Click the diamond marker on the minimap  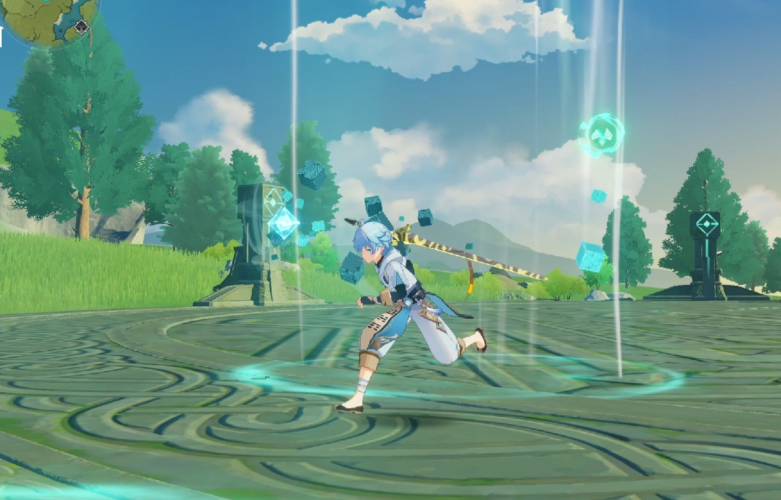(x=81, y=27)
